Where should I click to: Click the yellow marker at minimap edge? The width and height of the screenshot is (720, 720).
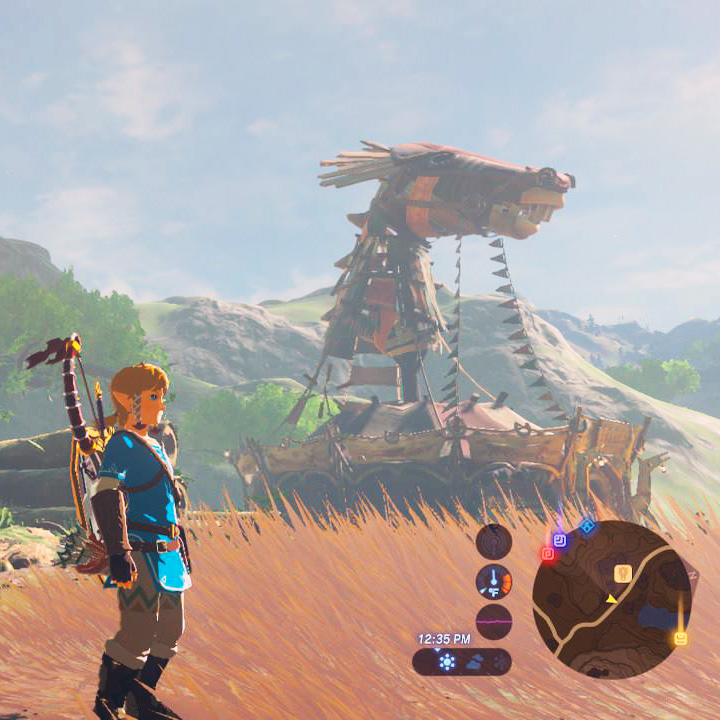681,638
